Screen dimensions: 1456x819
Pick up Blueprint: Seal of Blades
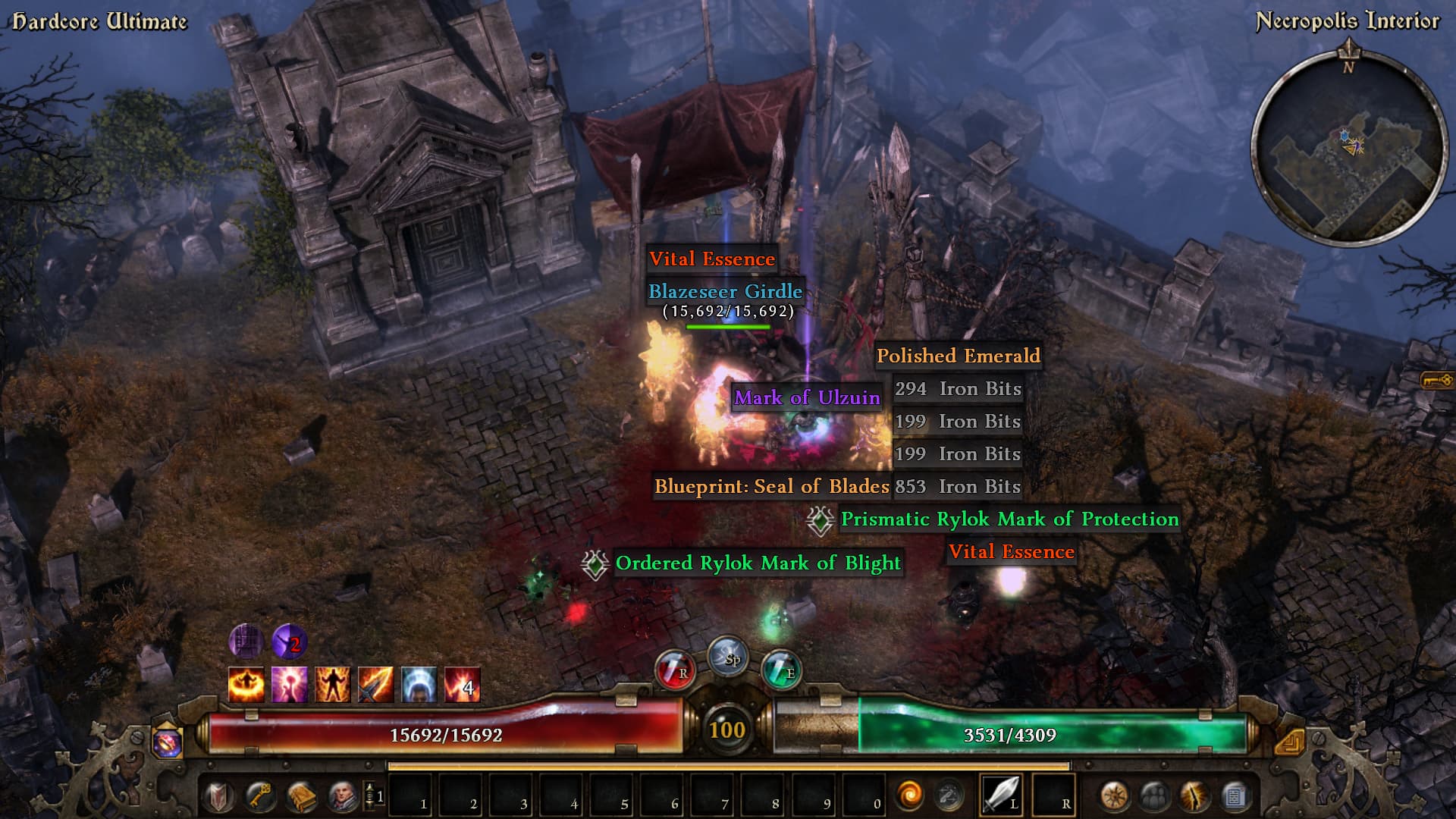pos(771,487)
